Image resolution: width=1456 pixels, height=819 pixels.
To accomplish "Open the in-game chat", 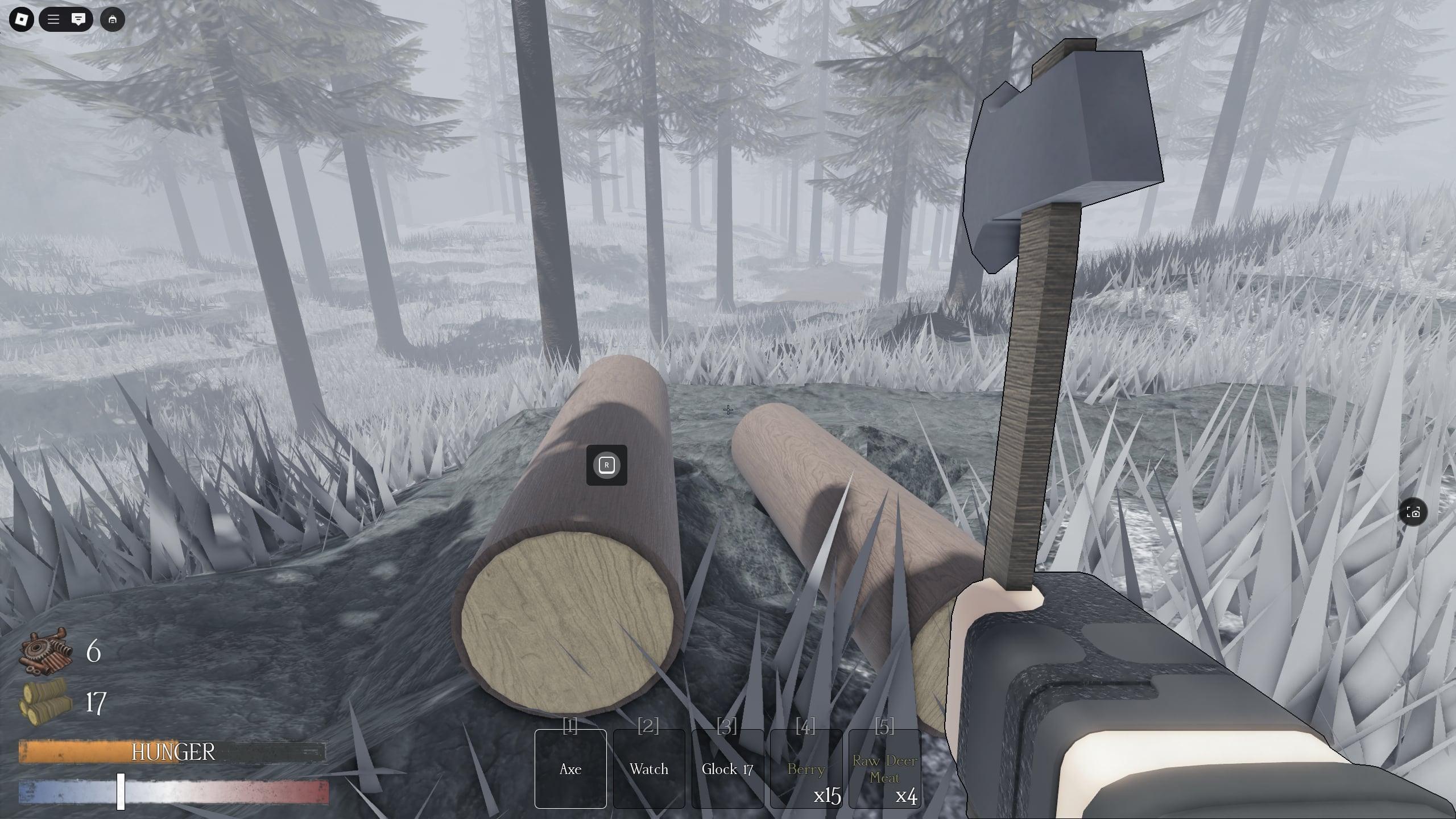I will point(78,19).
